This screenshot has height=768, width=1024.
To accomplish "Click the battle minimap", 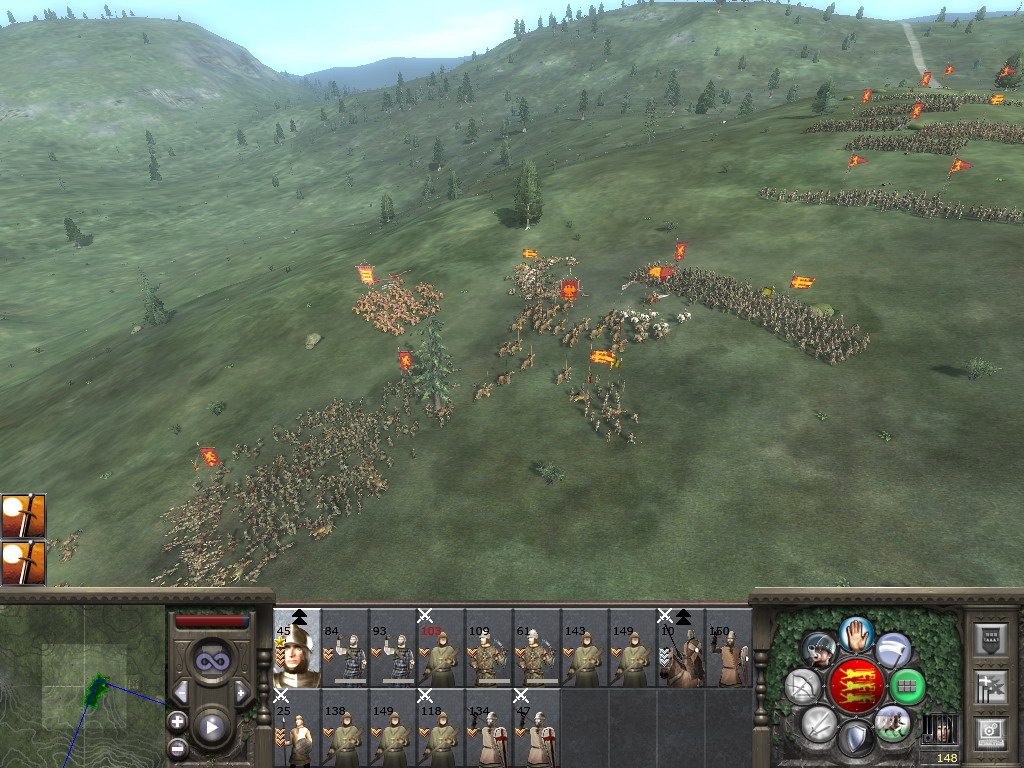I will click(x=82, y=686).
